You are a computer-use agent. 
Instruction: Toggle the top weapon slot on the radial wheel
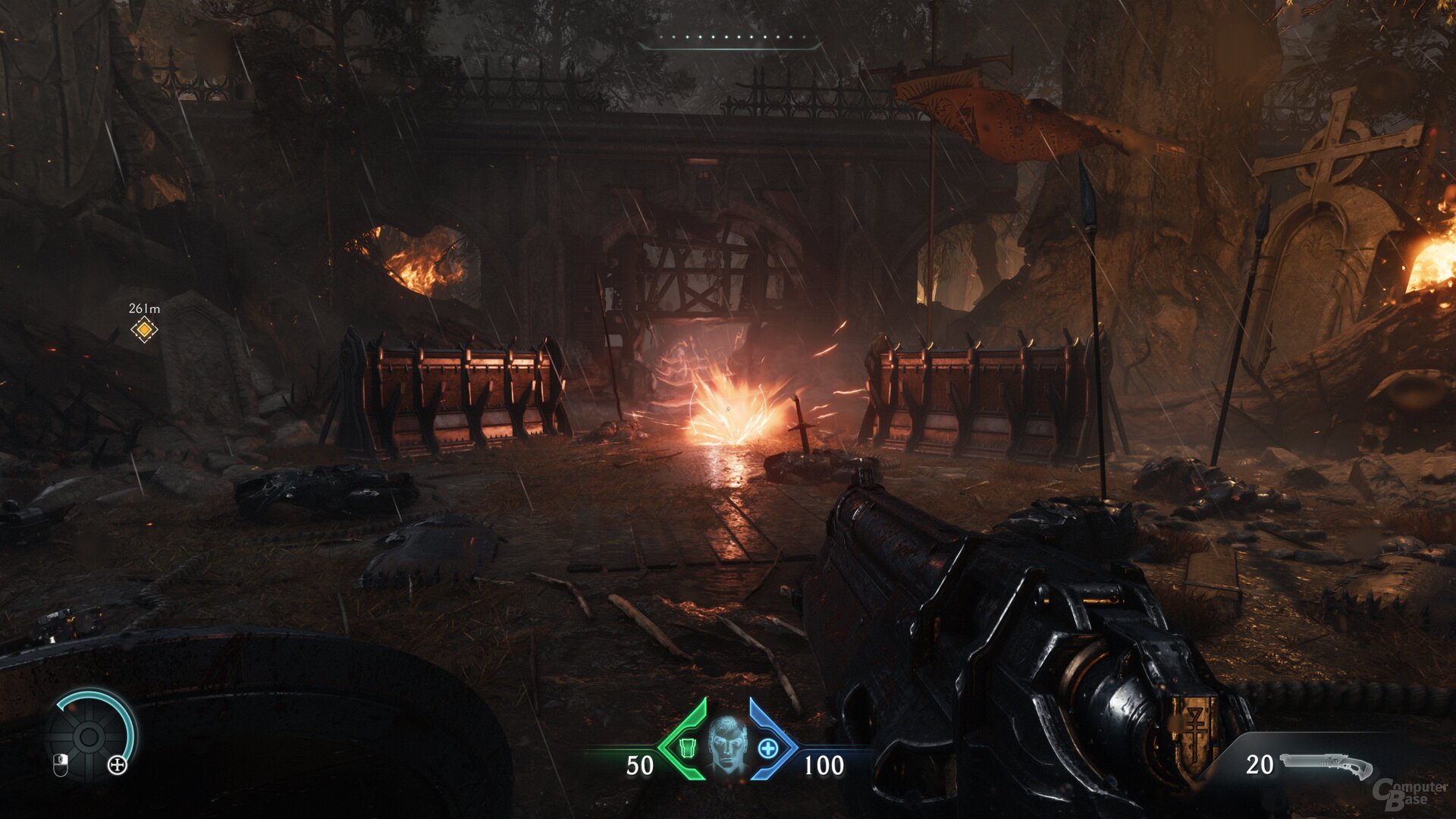(88, 711)
